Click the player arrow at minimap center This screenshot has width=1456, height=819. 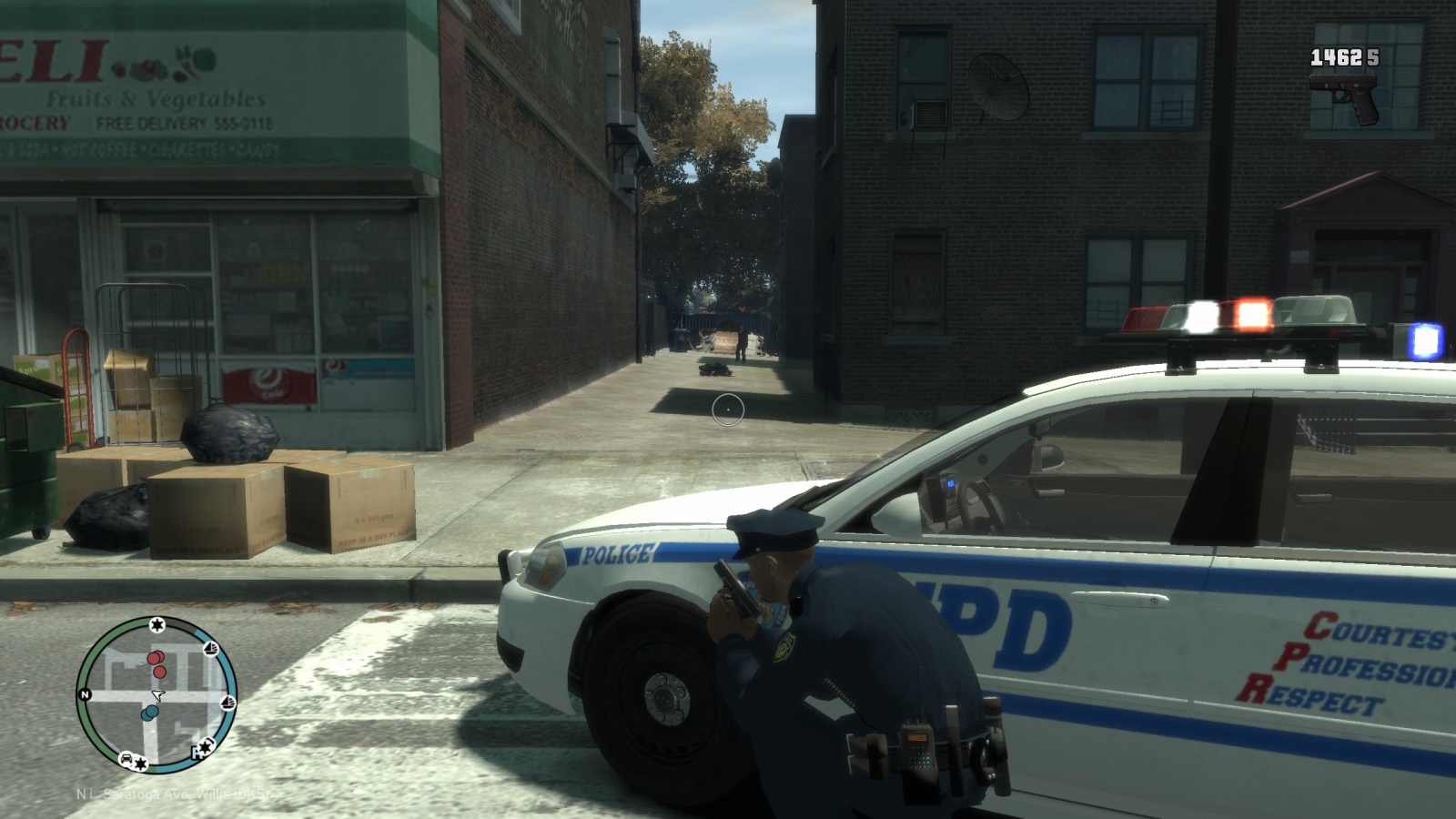[157, 695]
